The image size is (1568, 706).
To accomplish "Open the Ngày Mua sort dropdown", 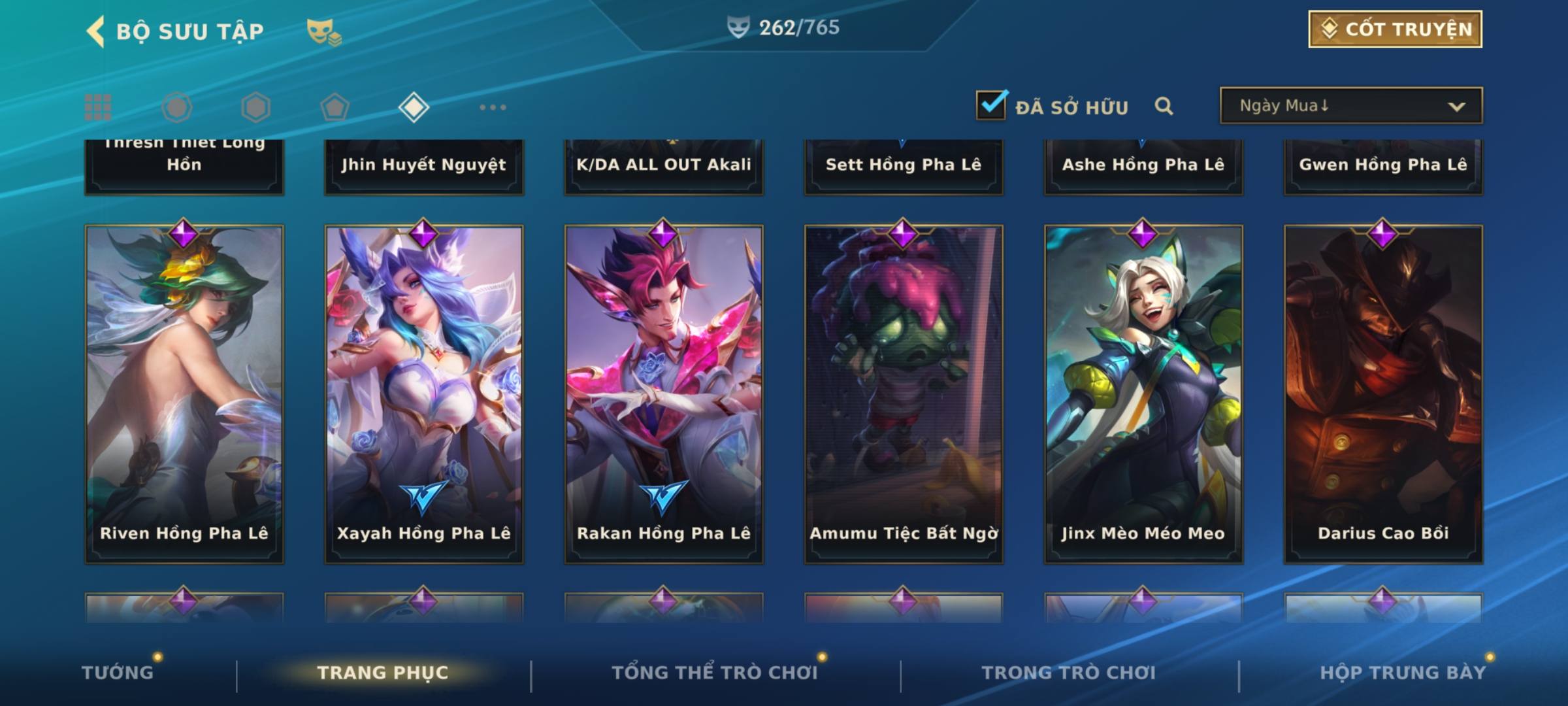I will tap(1350, 106).
